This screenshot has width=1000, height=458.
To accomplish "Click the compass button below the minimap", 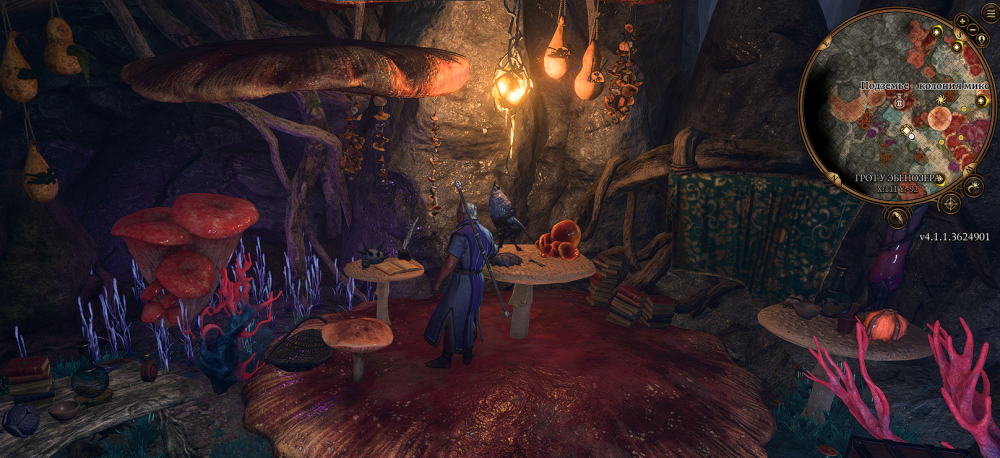I will click(950, 203).
